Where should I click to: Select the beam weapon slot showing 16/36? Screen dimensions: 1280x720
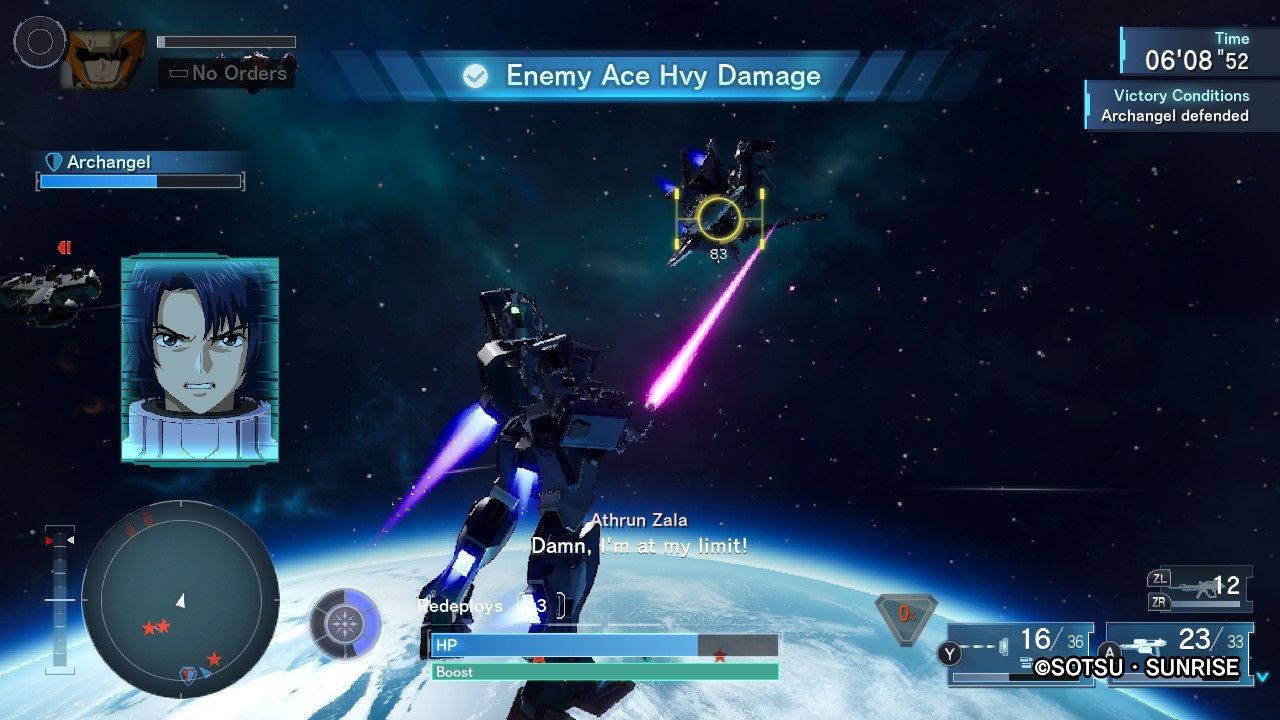(1020, 652)
